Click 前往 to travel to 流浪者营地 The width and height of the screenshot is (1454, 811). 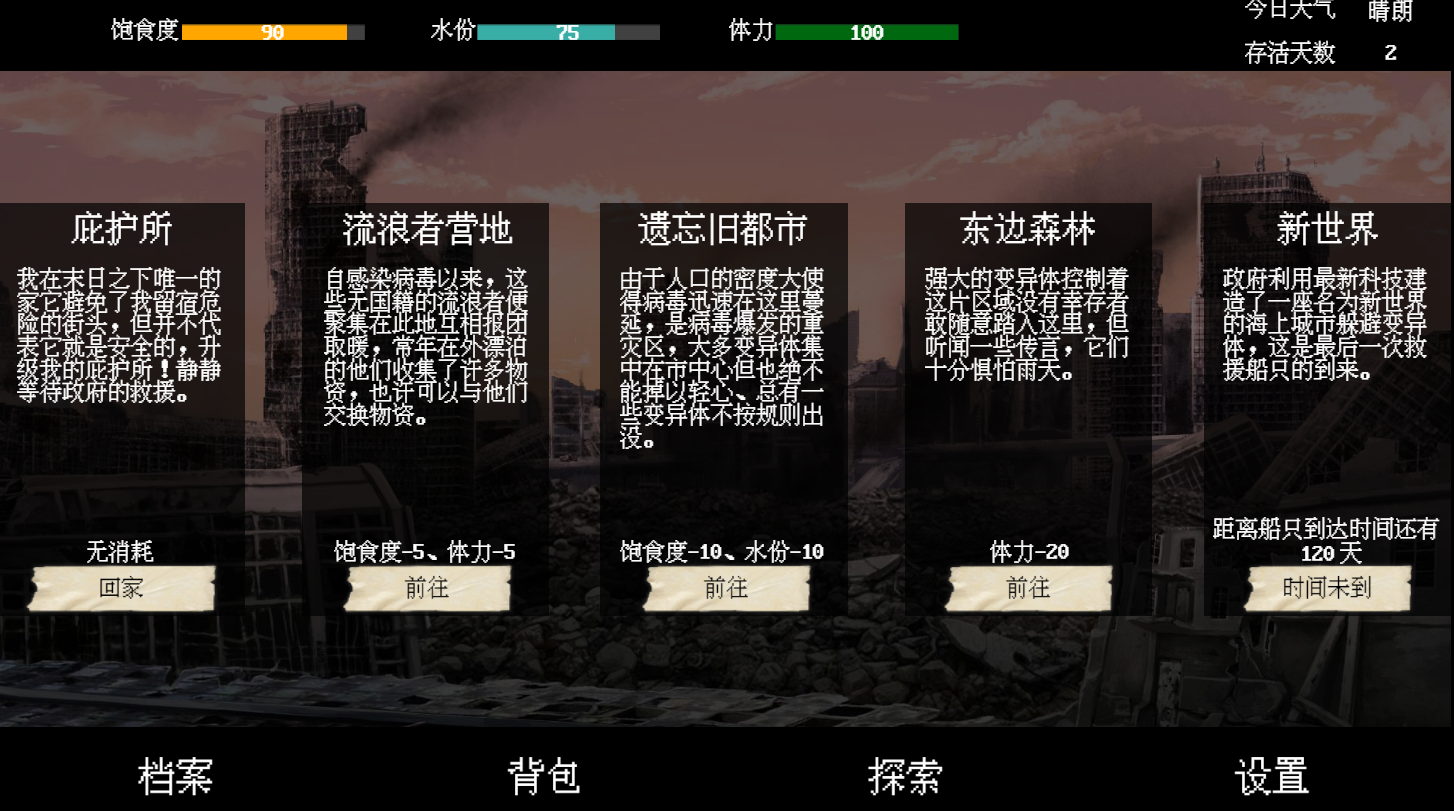pyautogui.click(x=424, y=588)
